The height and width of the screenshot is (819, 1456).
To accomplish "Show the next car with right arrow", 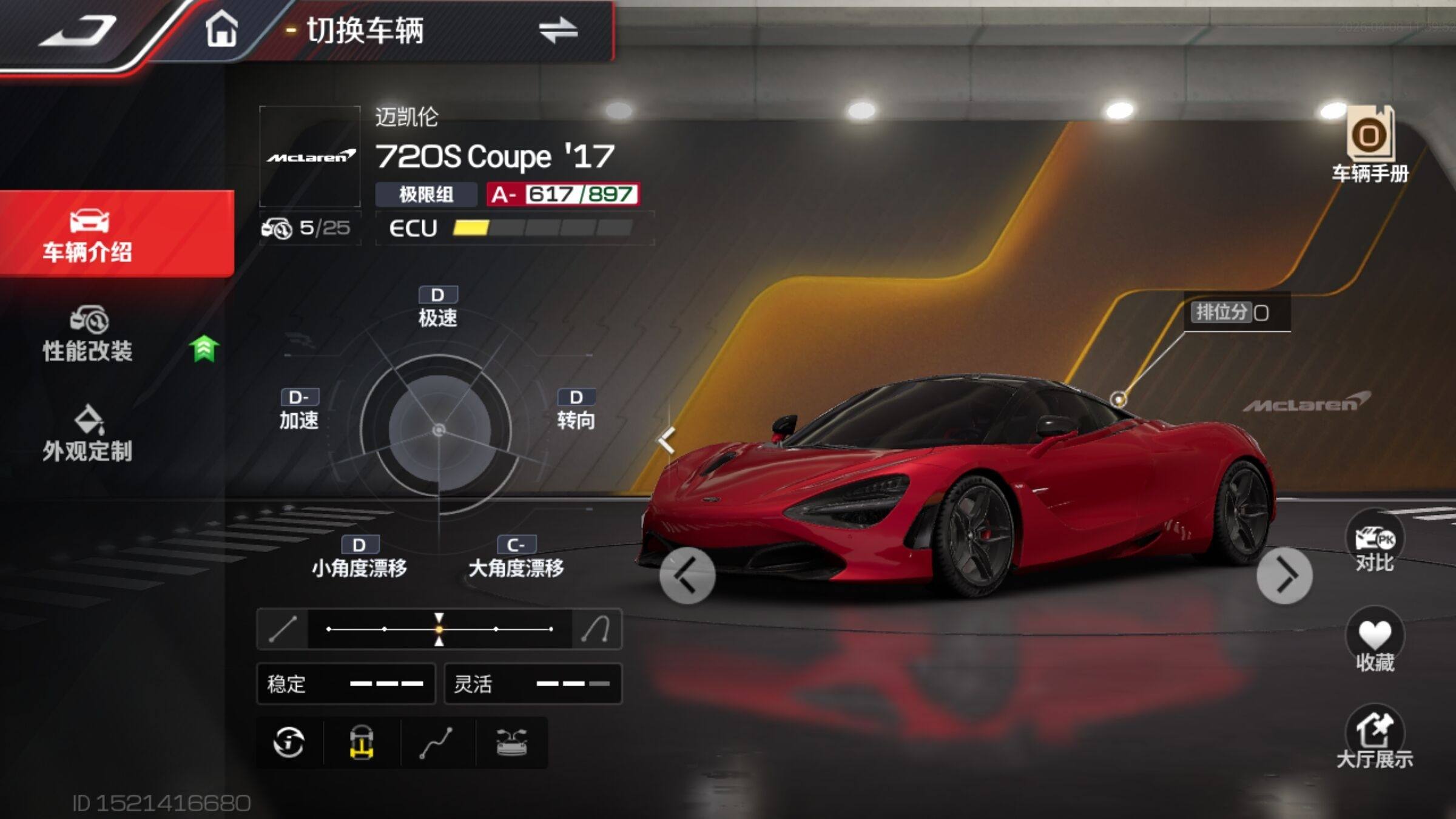I will click(x=1284, y=575).
